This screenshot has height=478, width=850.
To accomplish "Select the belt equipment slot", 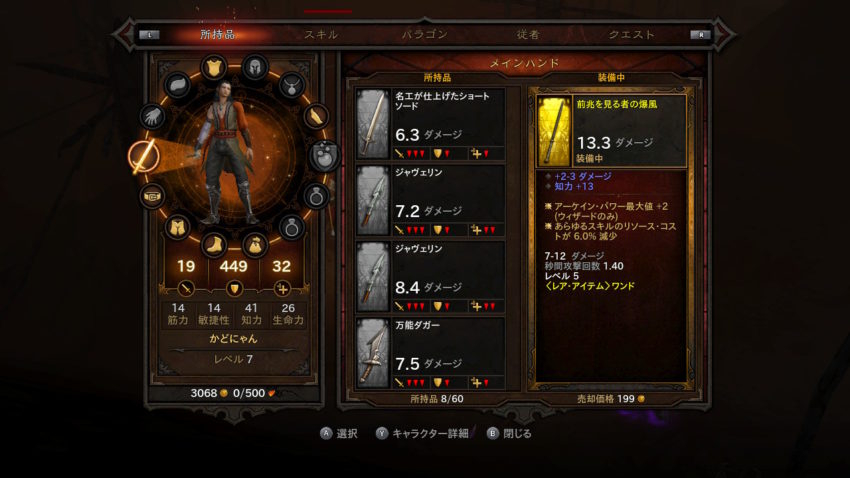I will click(152, 194).
